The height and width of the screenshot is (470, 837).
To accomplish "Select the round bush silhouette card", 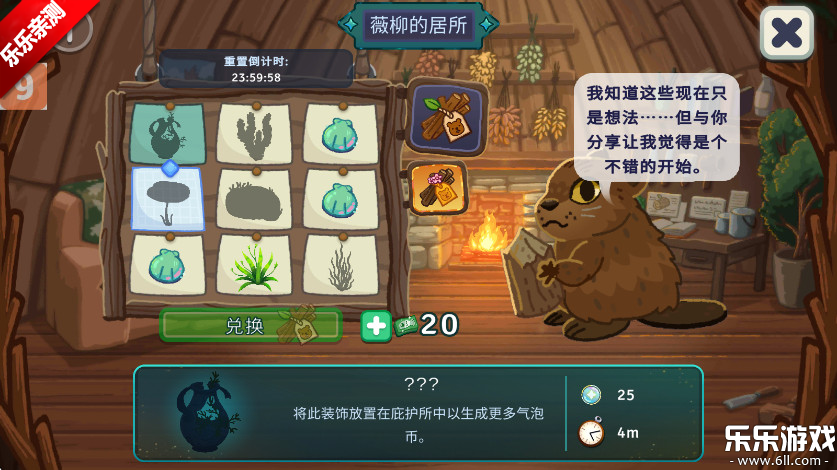I will point(254,199).
